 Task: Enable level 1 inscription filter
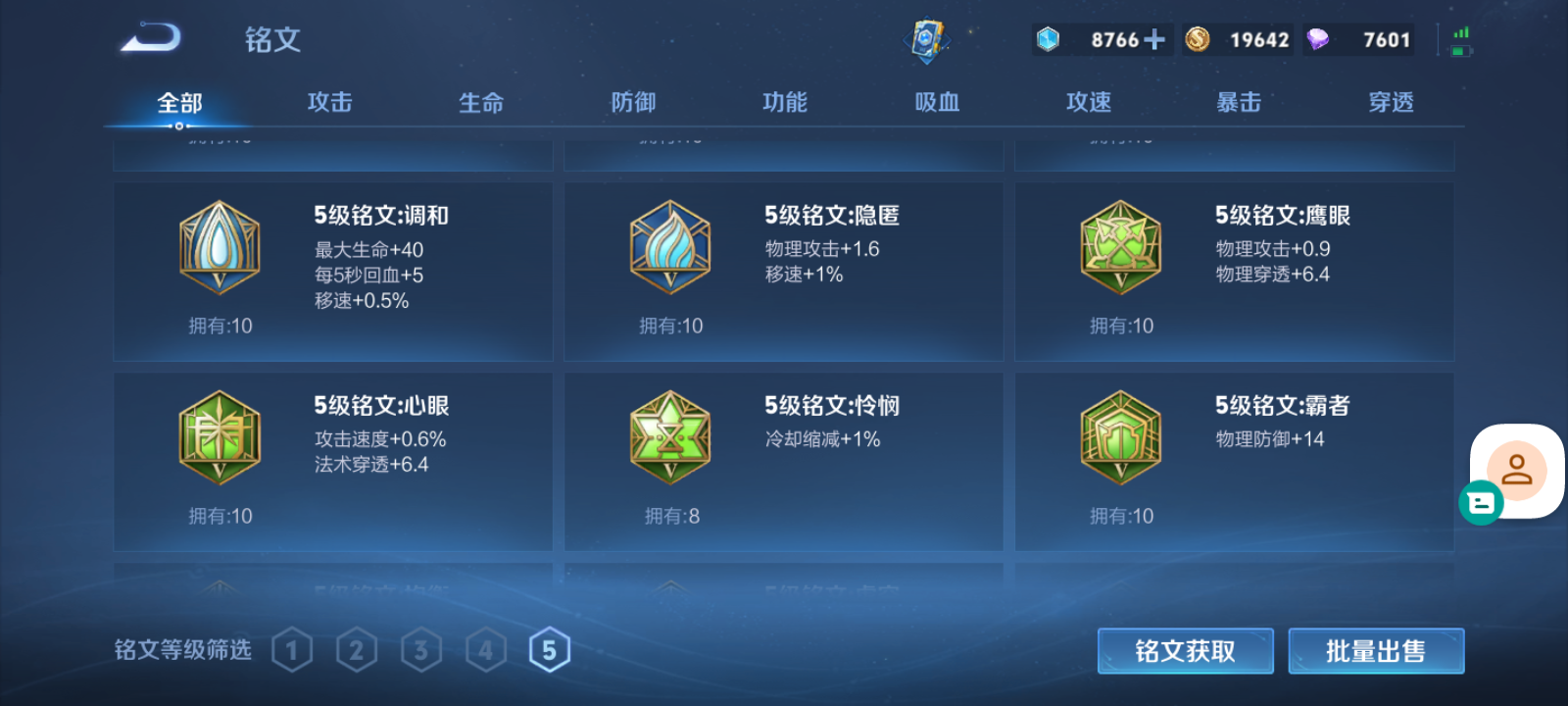[x=292, y=648]
